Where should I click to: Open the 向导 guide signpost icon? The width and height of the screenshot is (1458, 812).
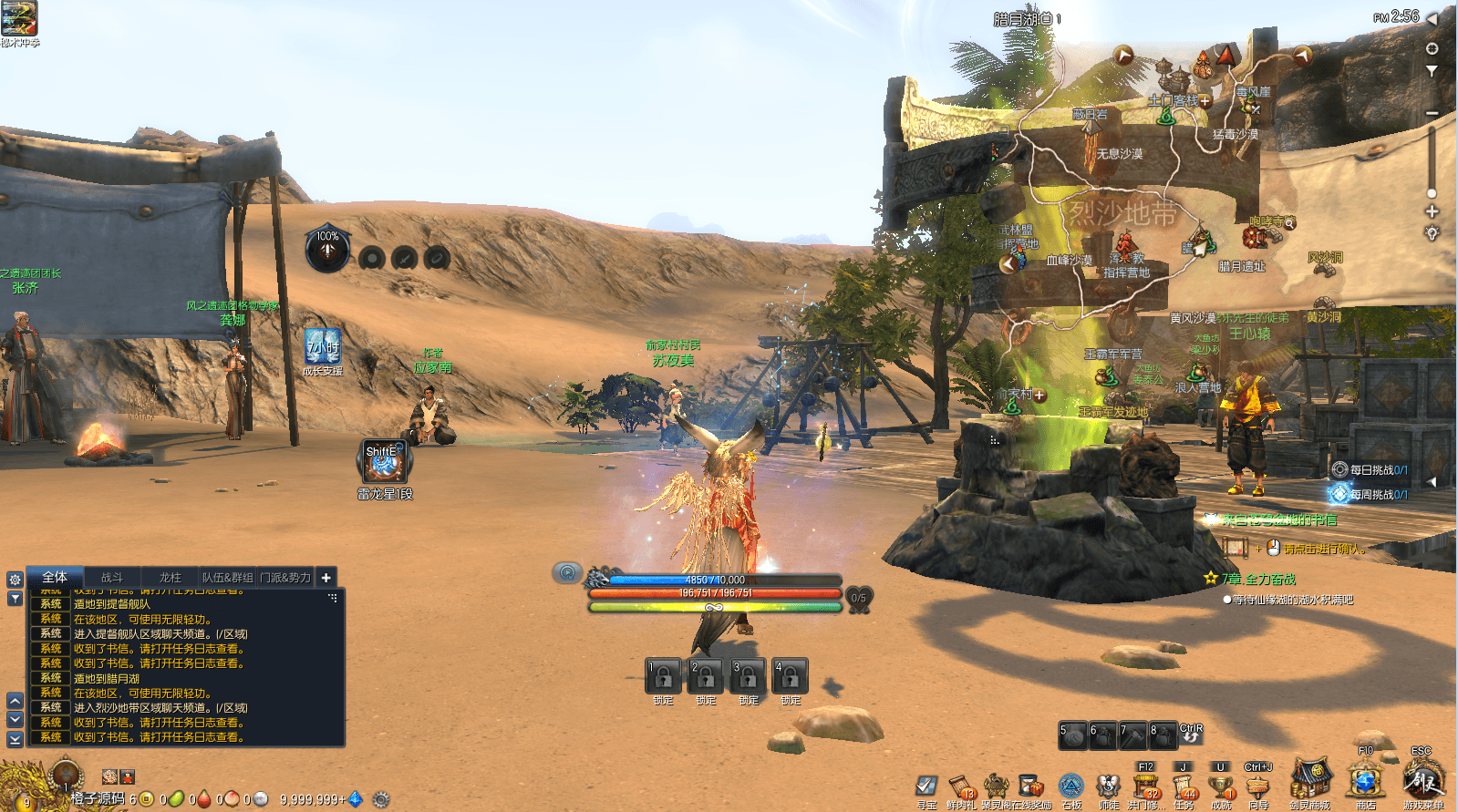coord(1258,786)
